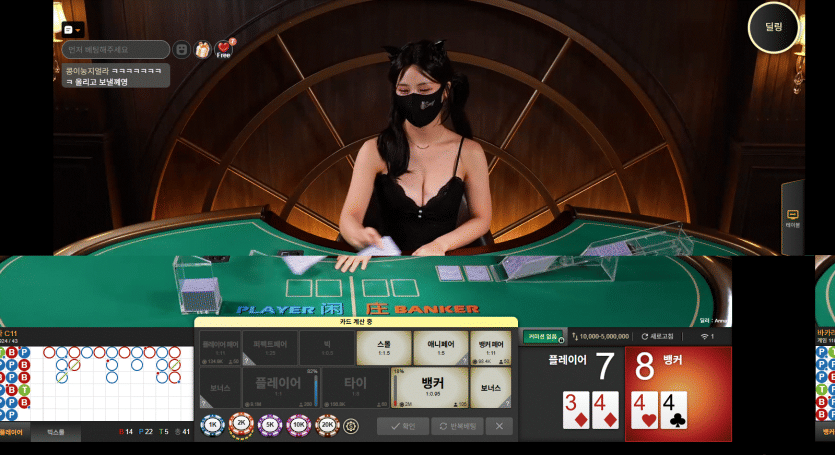Place a bet on 뱅커 (Banker)
835x455 pixels.
(431, 386)
